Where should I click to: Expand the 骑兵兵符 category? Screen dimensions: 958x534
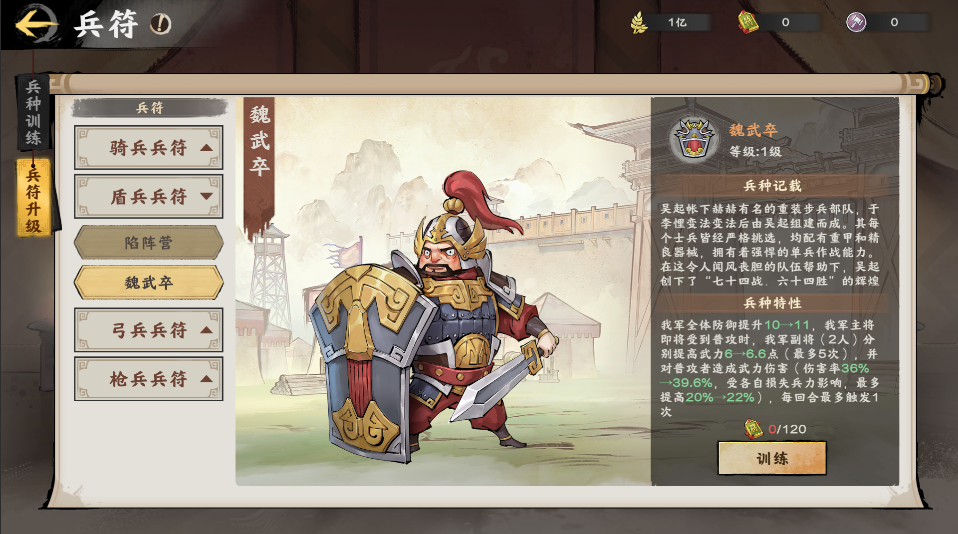(x=148, y=148)
